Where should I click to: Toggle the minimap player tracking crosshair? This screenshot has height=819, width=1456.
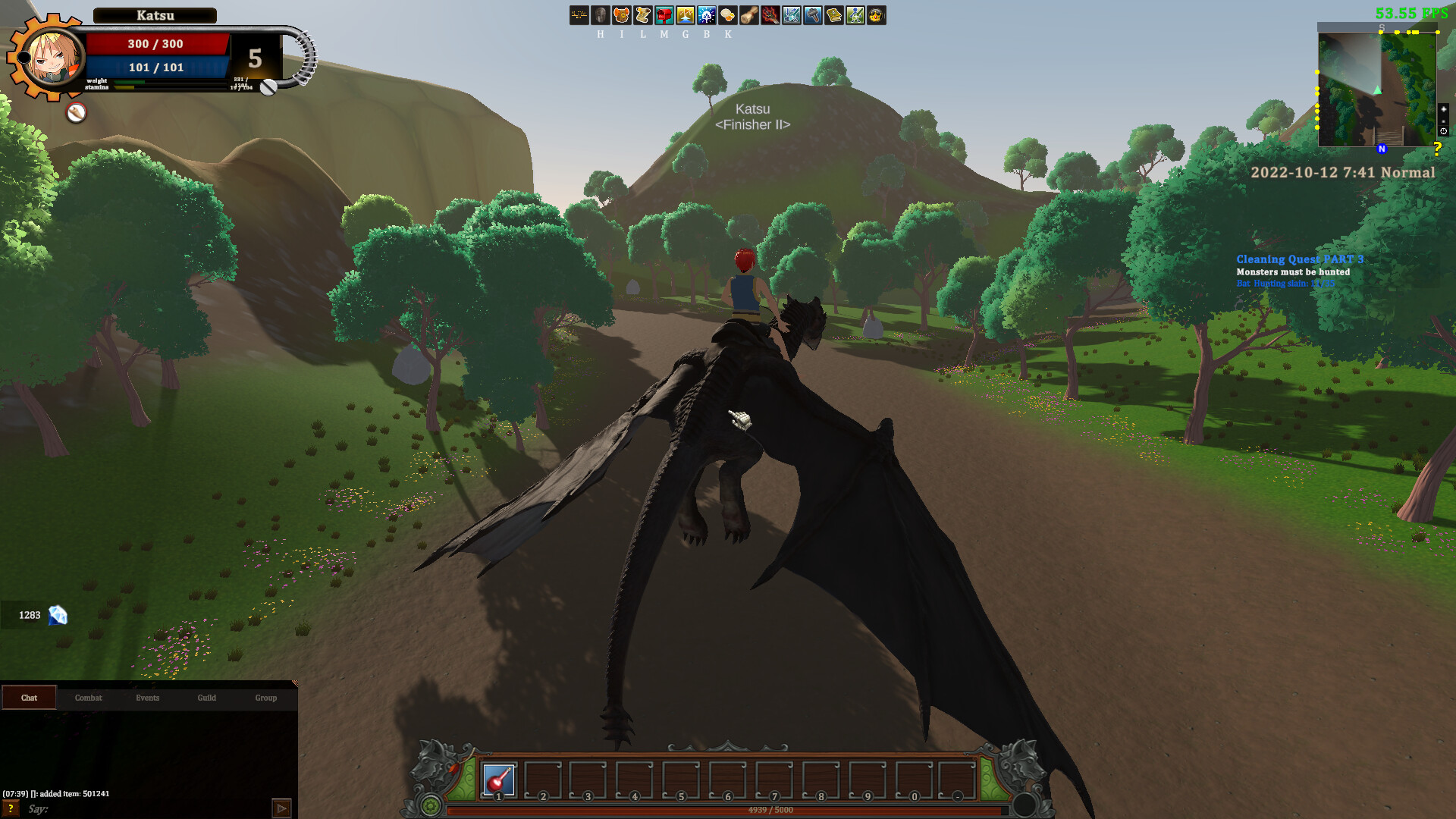(x=1444, y=130)
